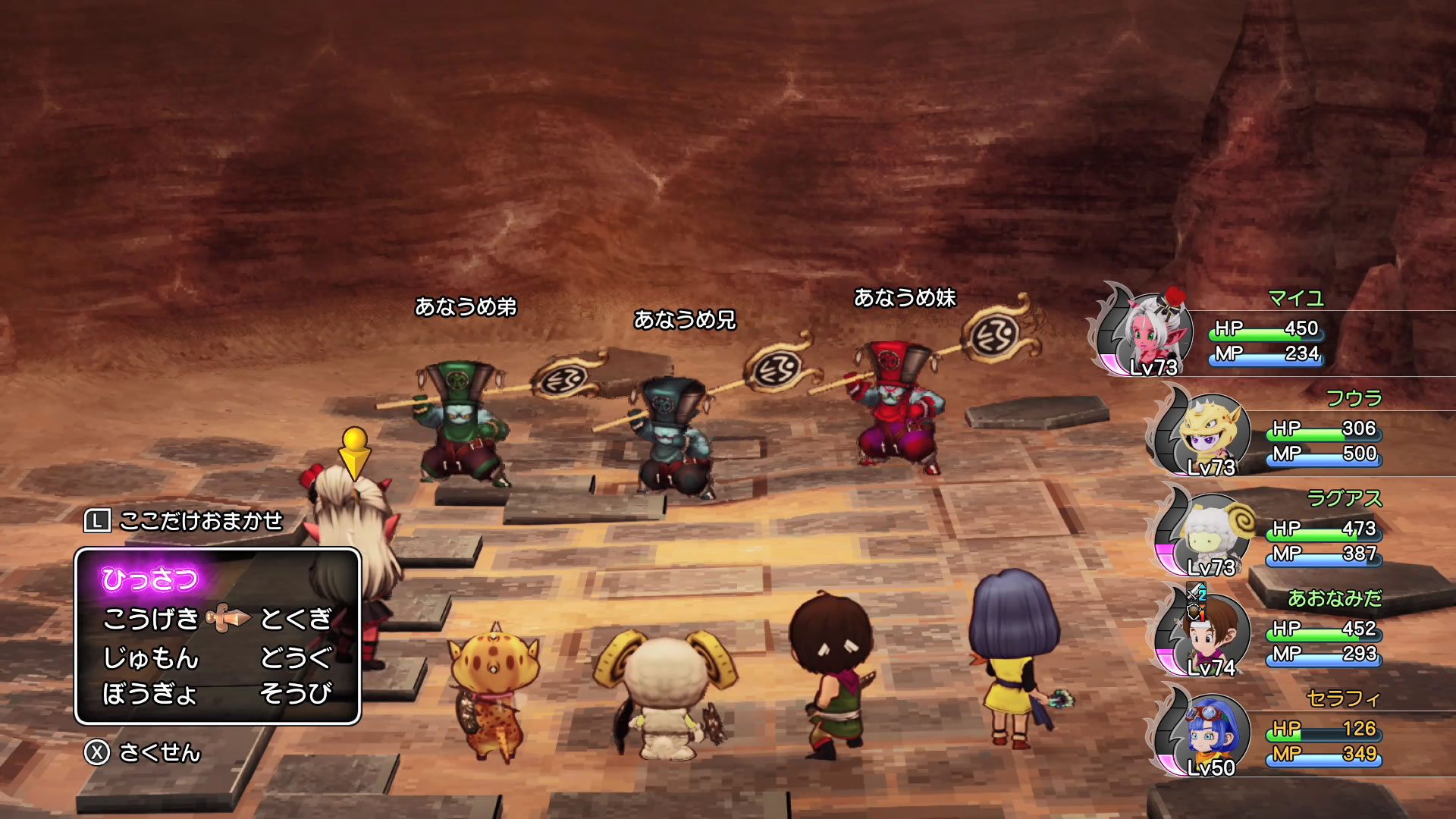Open the とくぎ skills menu
Screen dimensions: 1456x819
pyautogui.click(x=296, y=619)
